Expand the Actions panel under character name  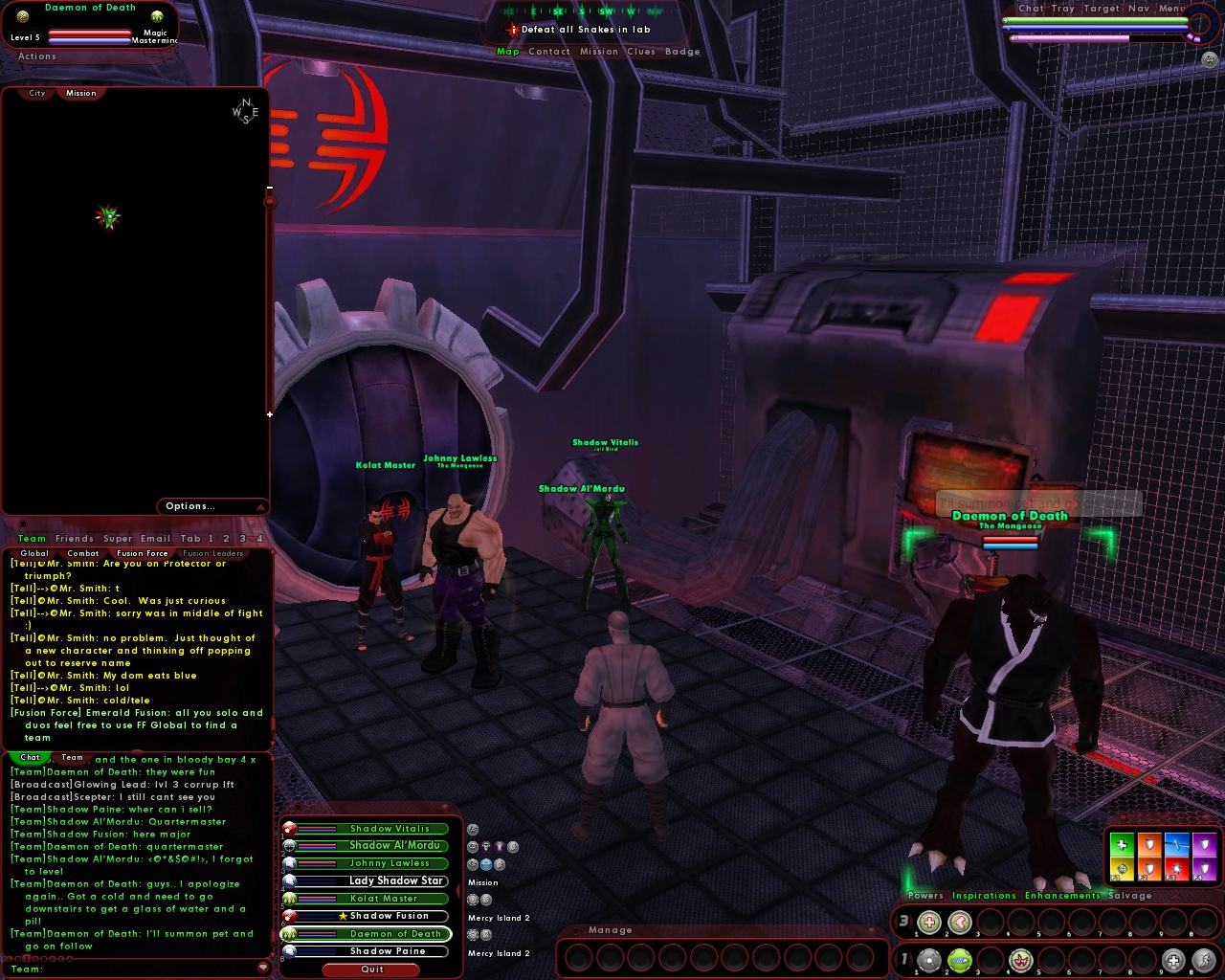[x=35, y=56]
